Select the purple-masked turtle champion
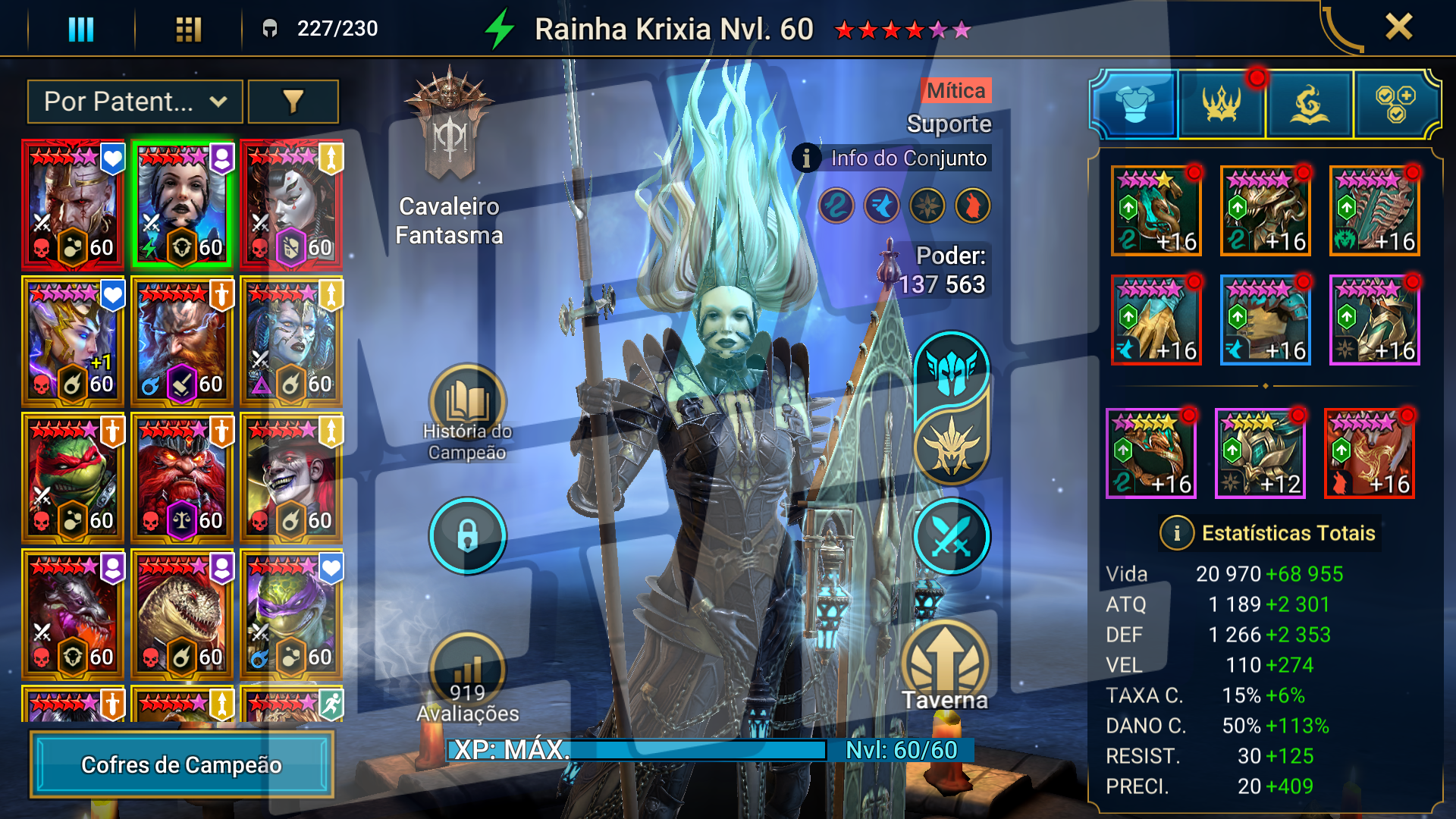1456x819 pixels. click(x=291, y=614)
